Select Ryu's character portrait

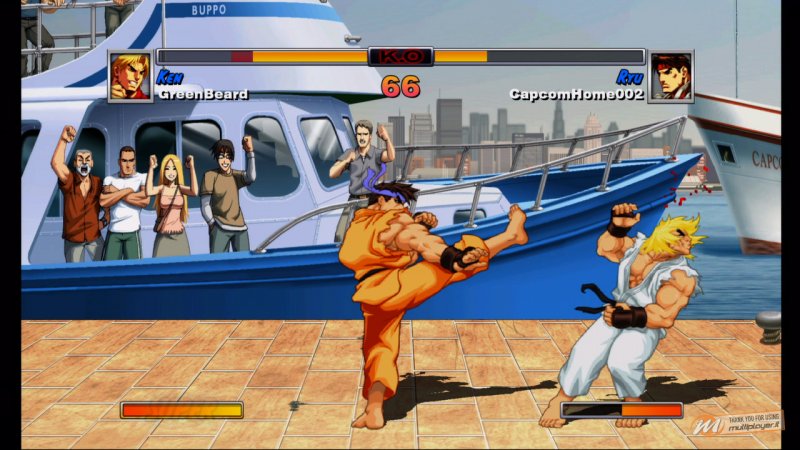670,77
